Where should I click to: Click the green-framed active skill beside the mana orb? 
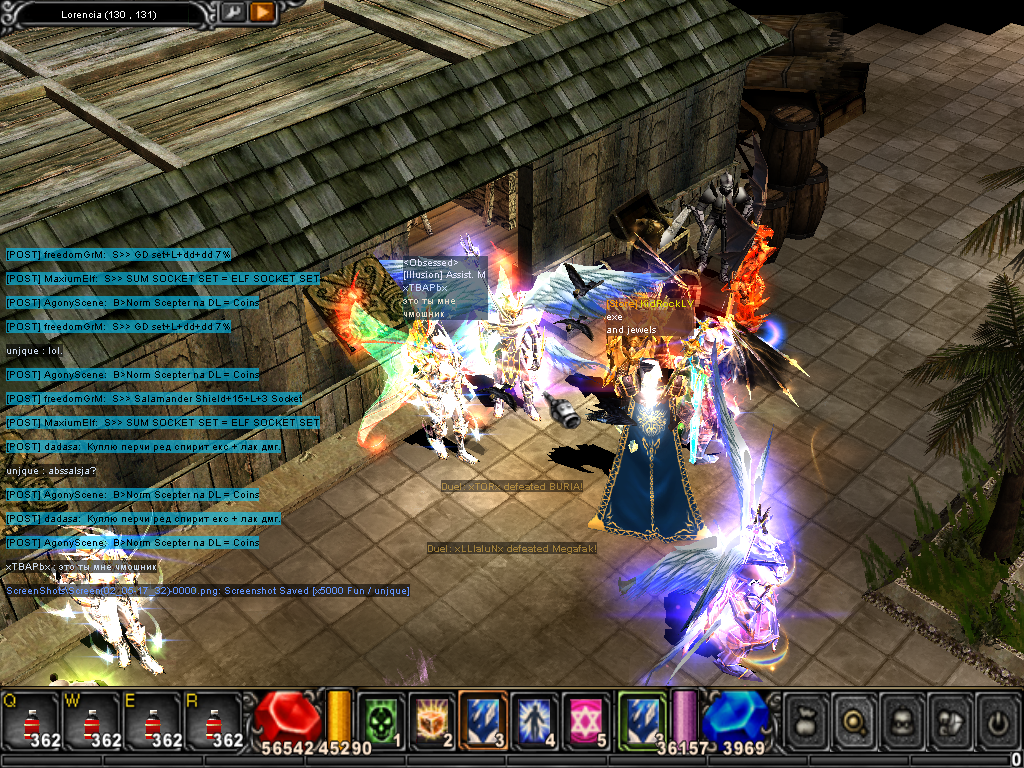[x=640, y=719]
